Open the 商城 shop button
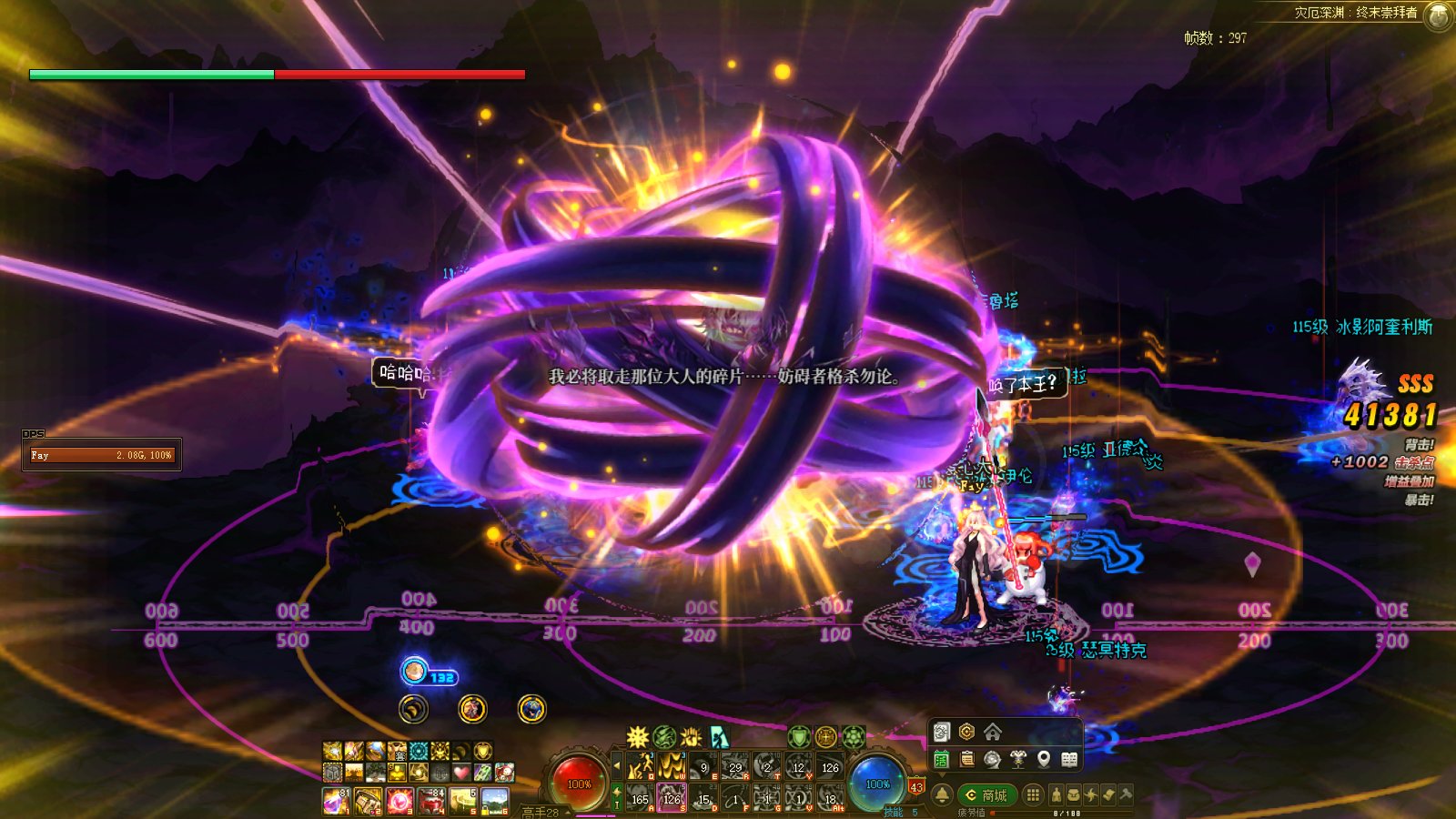This screenshot has height=819, width=1456. click(987, 795)
